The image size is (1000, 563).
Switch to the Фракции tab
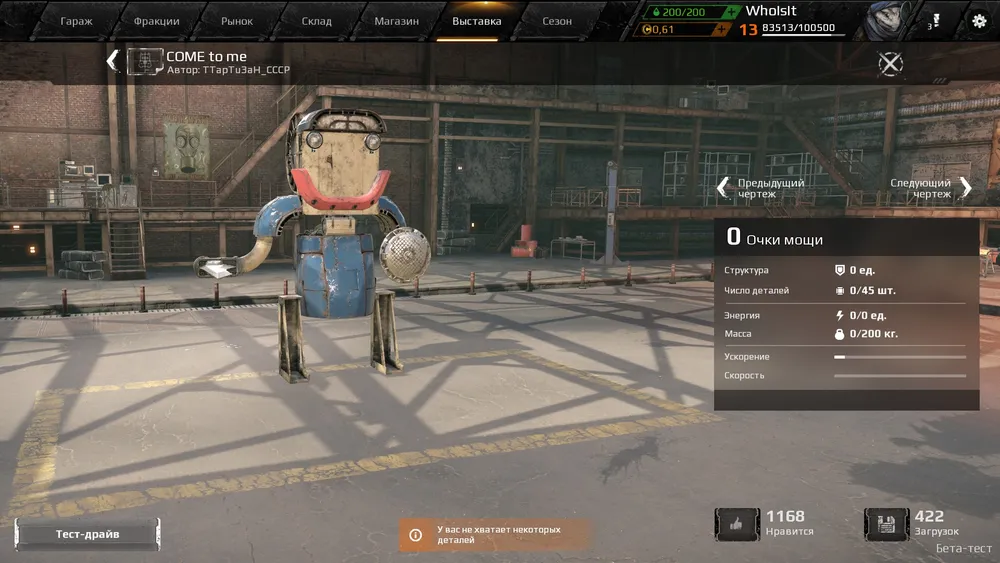[156, 21]
